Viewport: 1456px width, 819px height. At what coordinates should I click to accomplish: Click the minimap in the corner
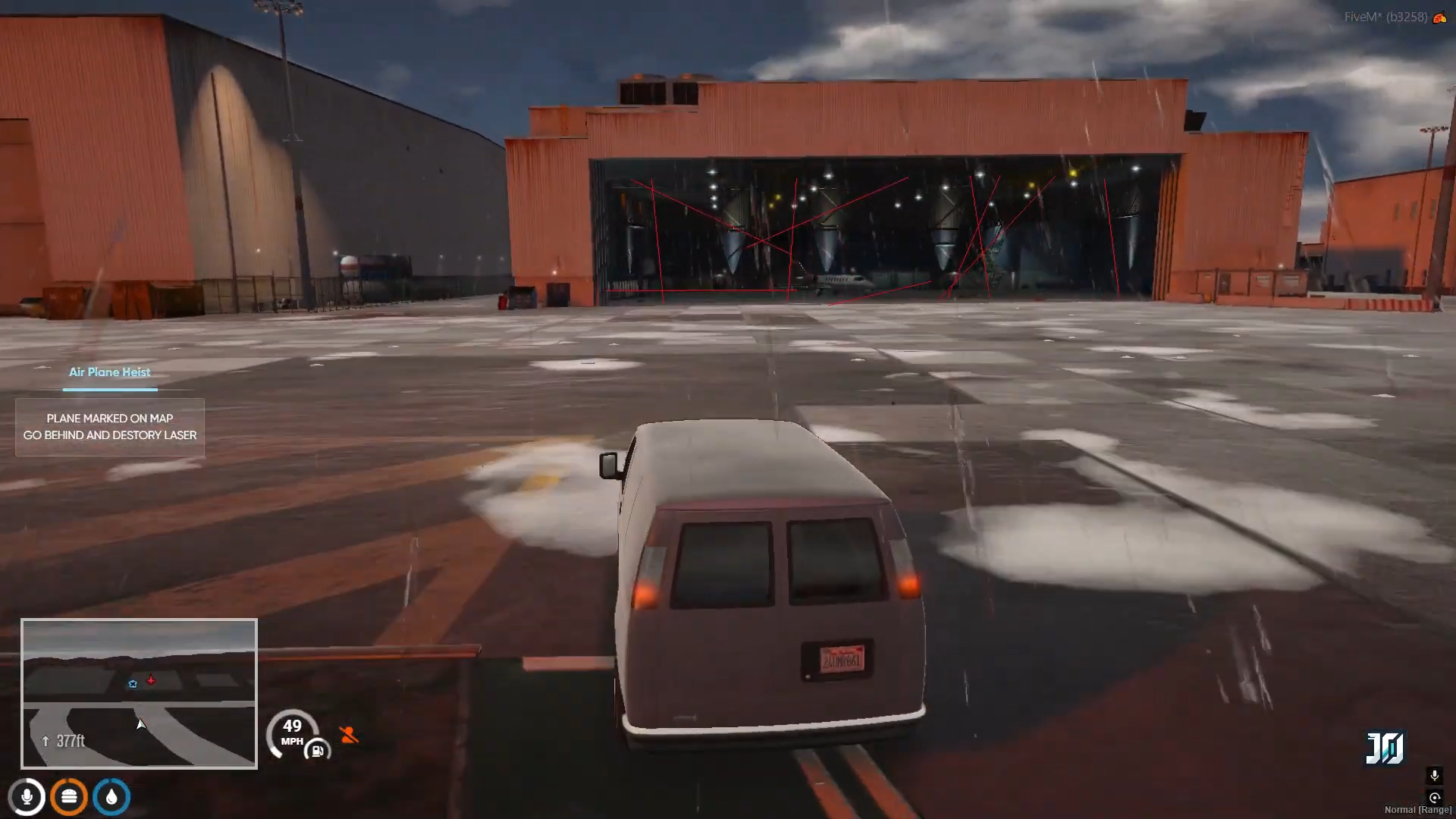pos(139,693)
